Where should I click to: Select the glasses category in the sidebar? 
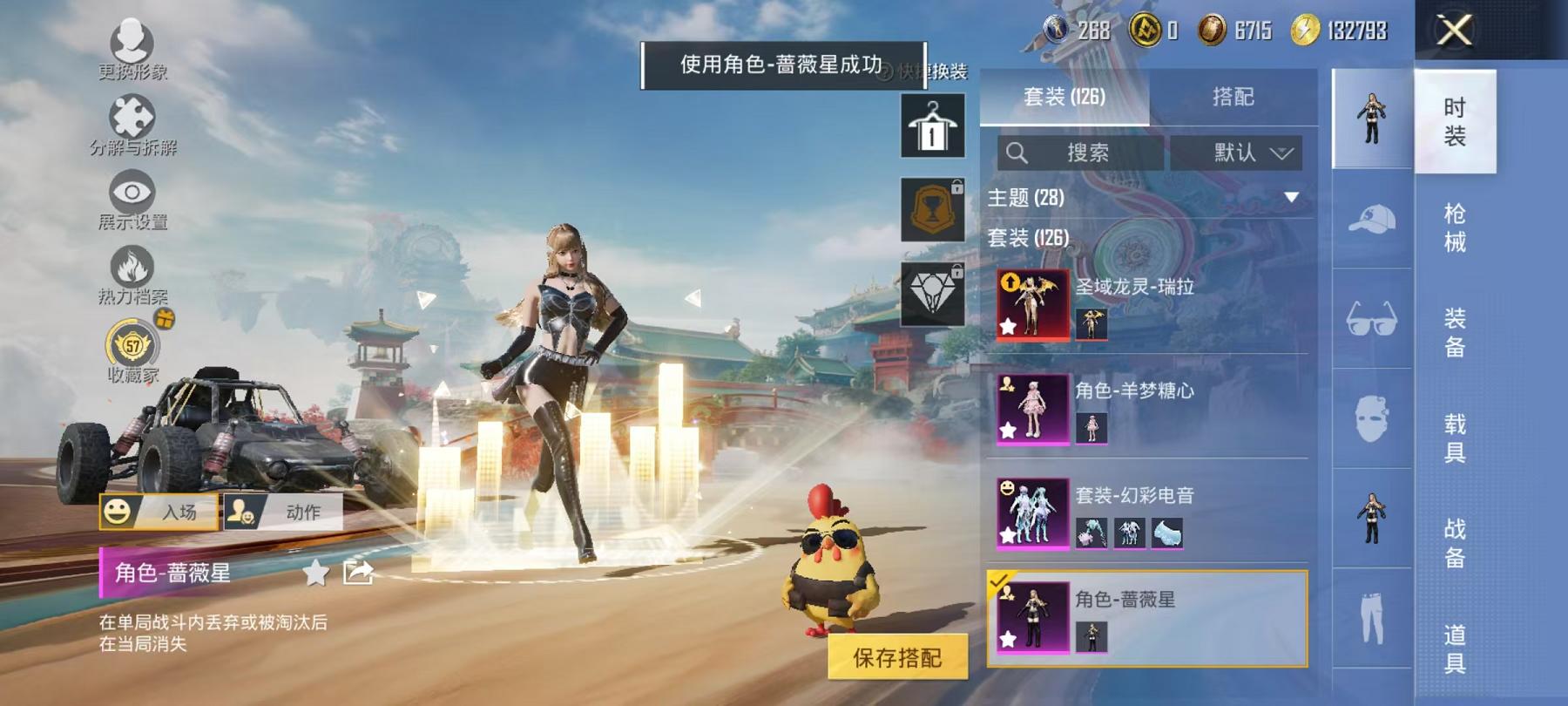1373,318
